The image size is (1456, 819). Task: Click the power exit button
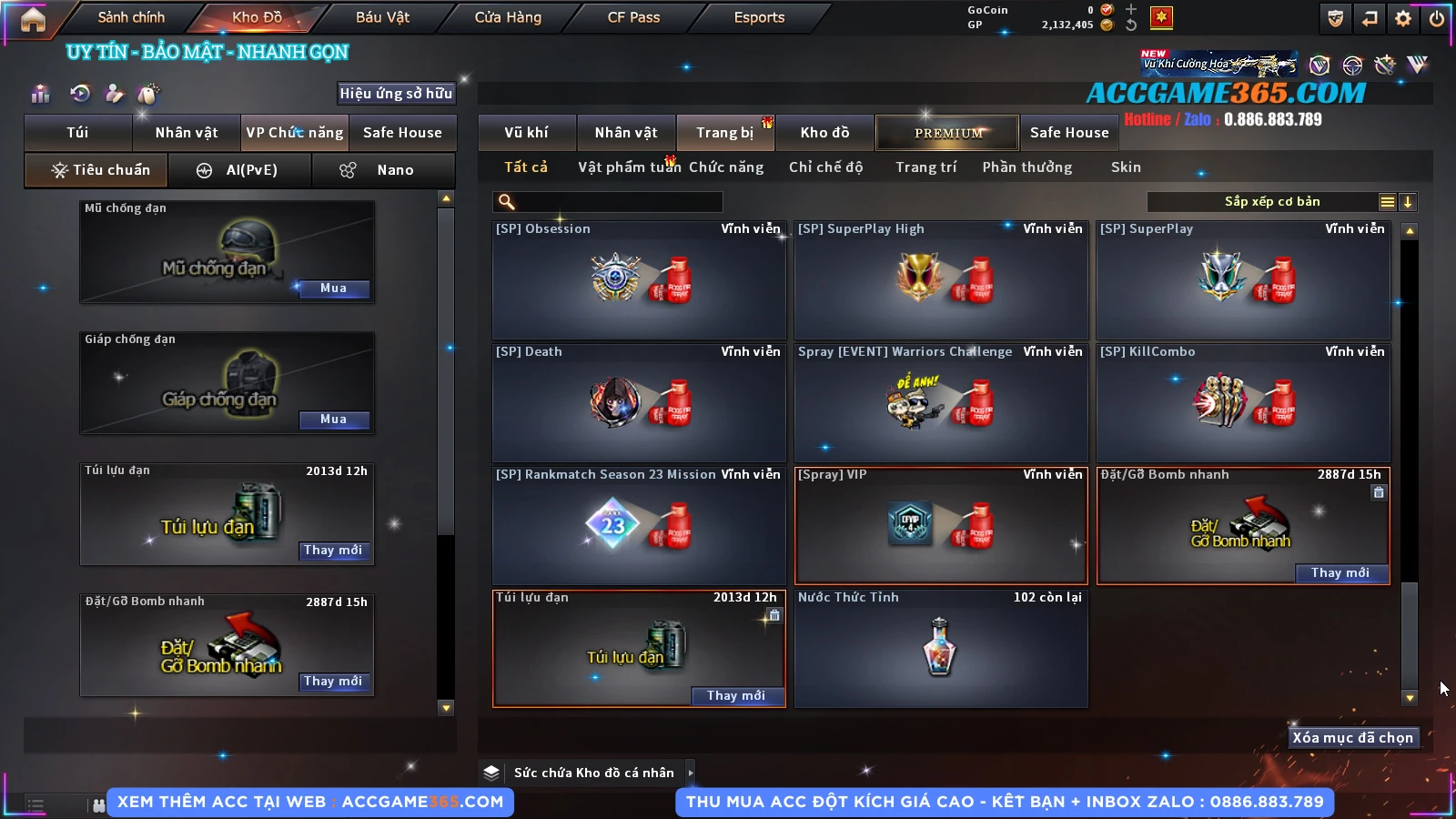point(1437,18)
